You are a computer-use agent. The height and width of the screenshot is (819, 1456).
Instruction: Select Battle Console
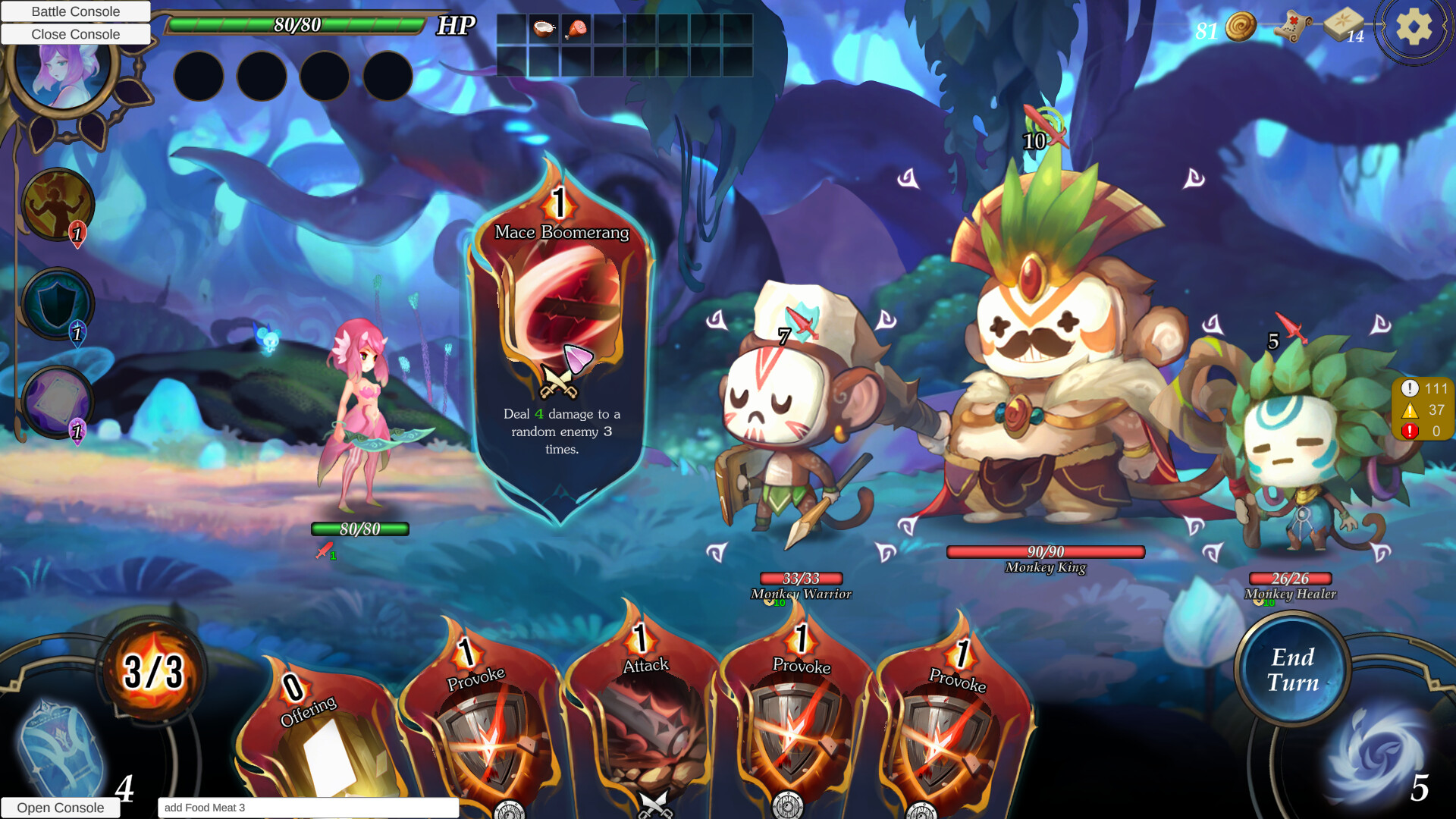(x=75, y=11)
